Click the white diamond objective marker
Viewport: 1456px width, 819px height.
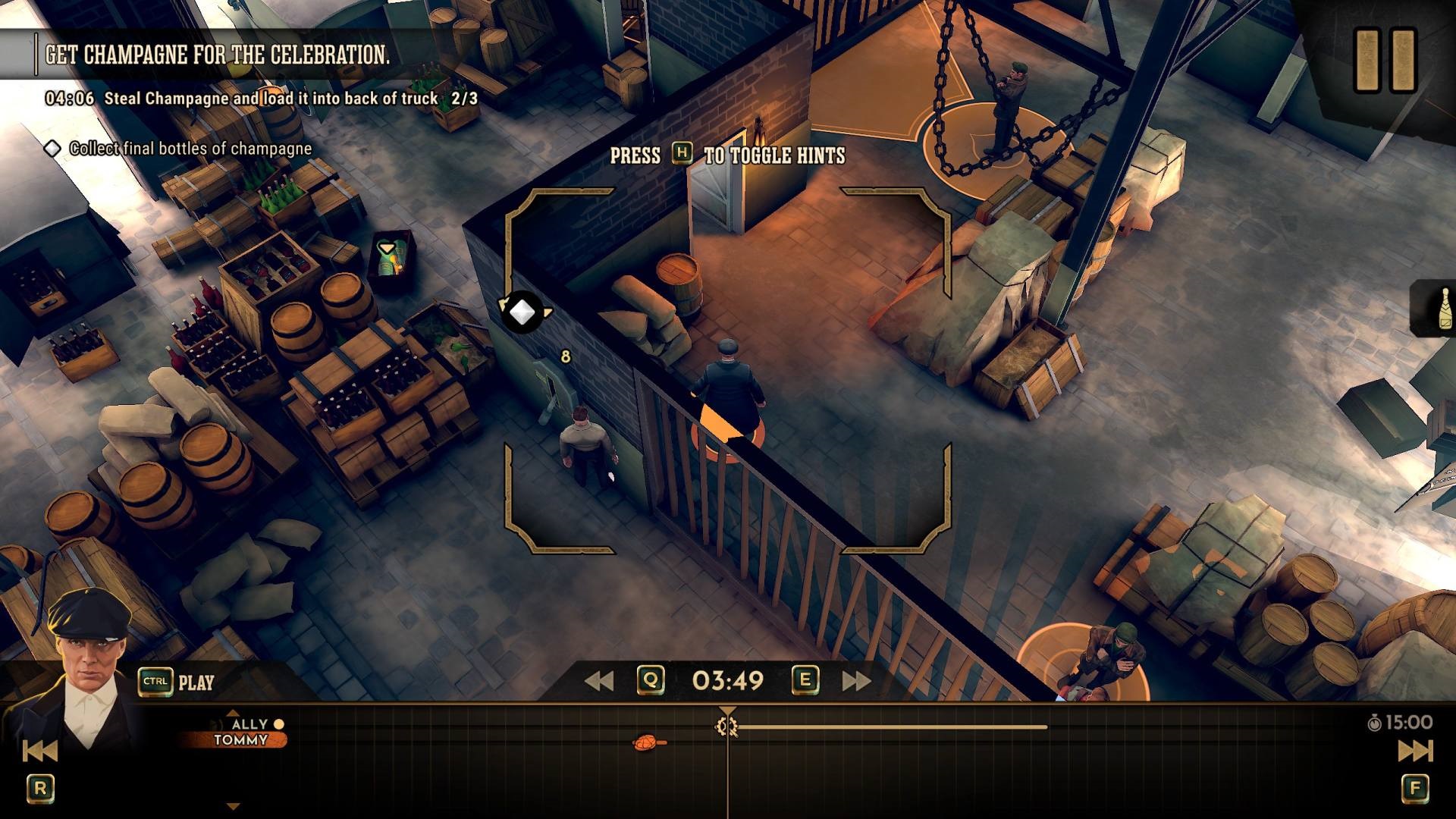522,312
